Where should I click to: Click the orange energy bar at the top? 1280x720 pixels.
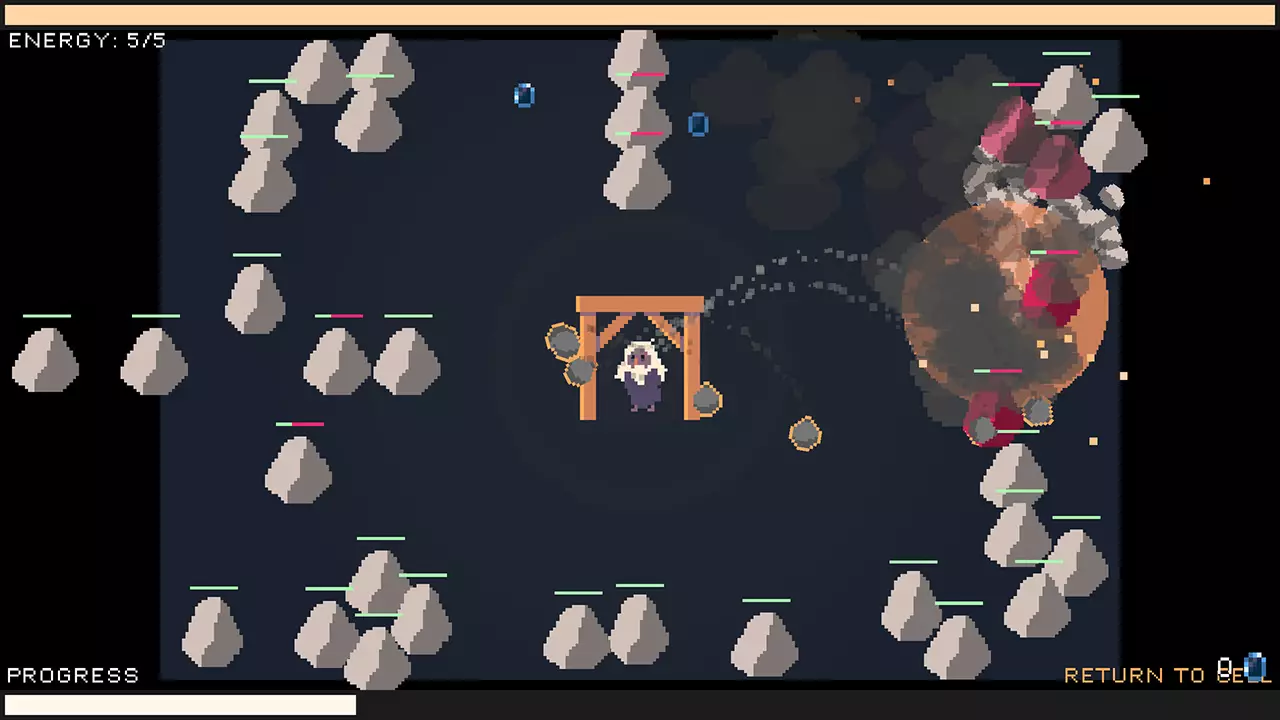[x=640, y=13]
